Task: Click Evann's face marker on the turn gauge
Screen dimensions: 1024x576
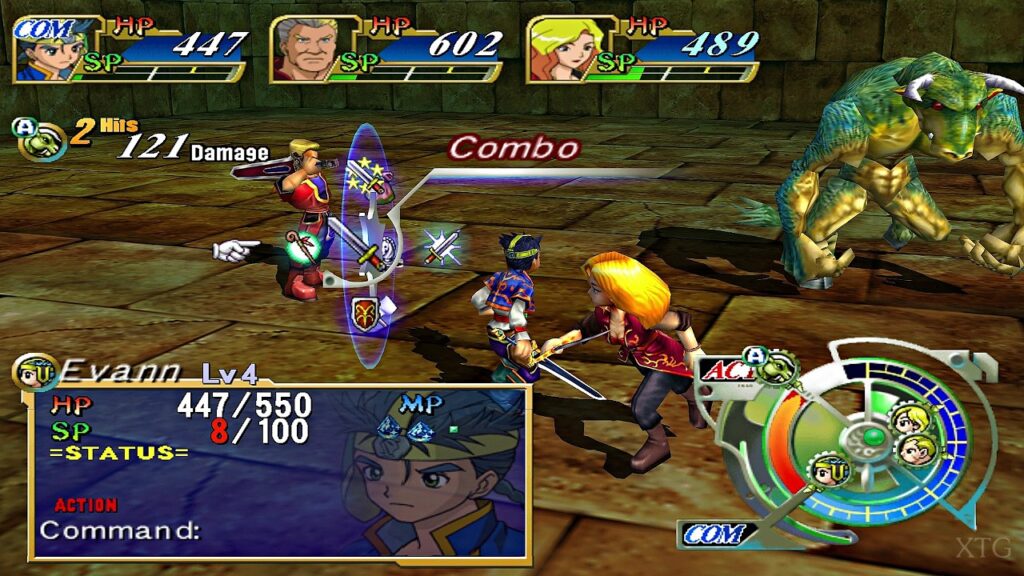Action: click(830, 469)
